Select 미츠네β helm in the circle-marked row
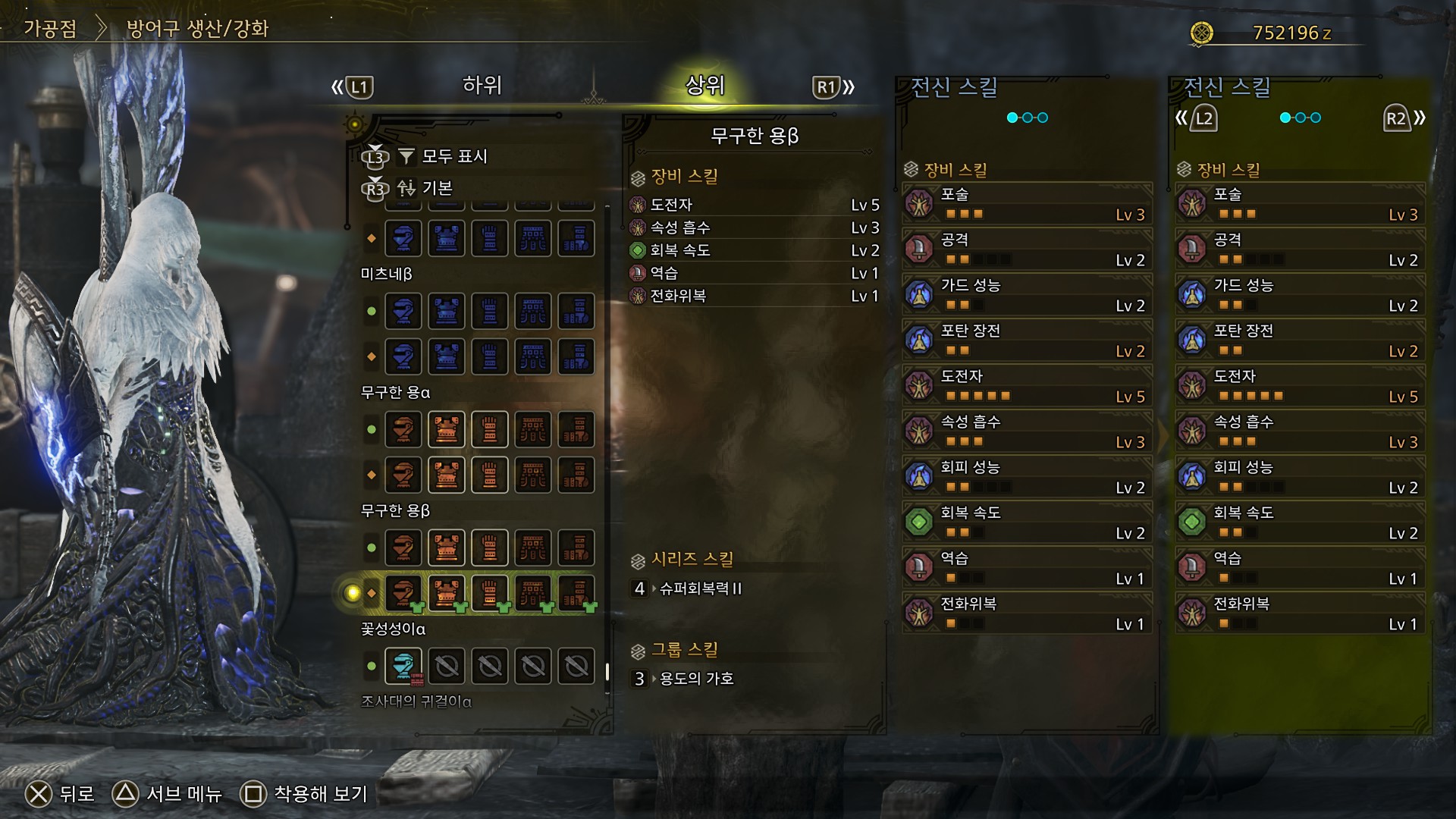This screenshot has width=1456, height=819. click(403, 311)
